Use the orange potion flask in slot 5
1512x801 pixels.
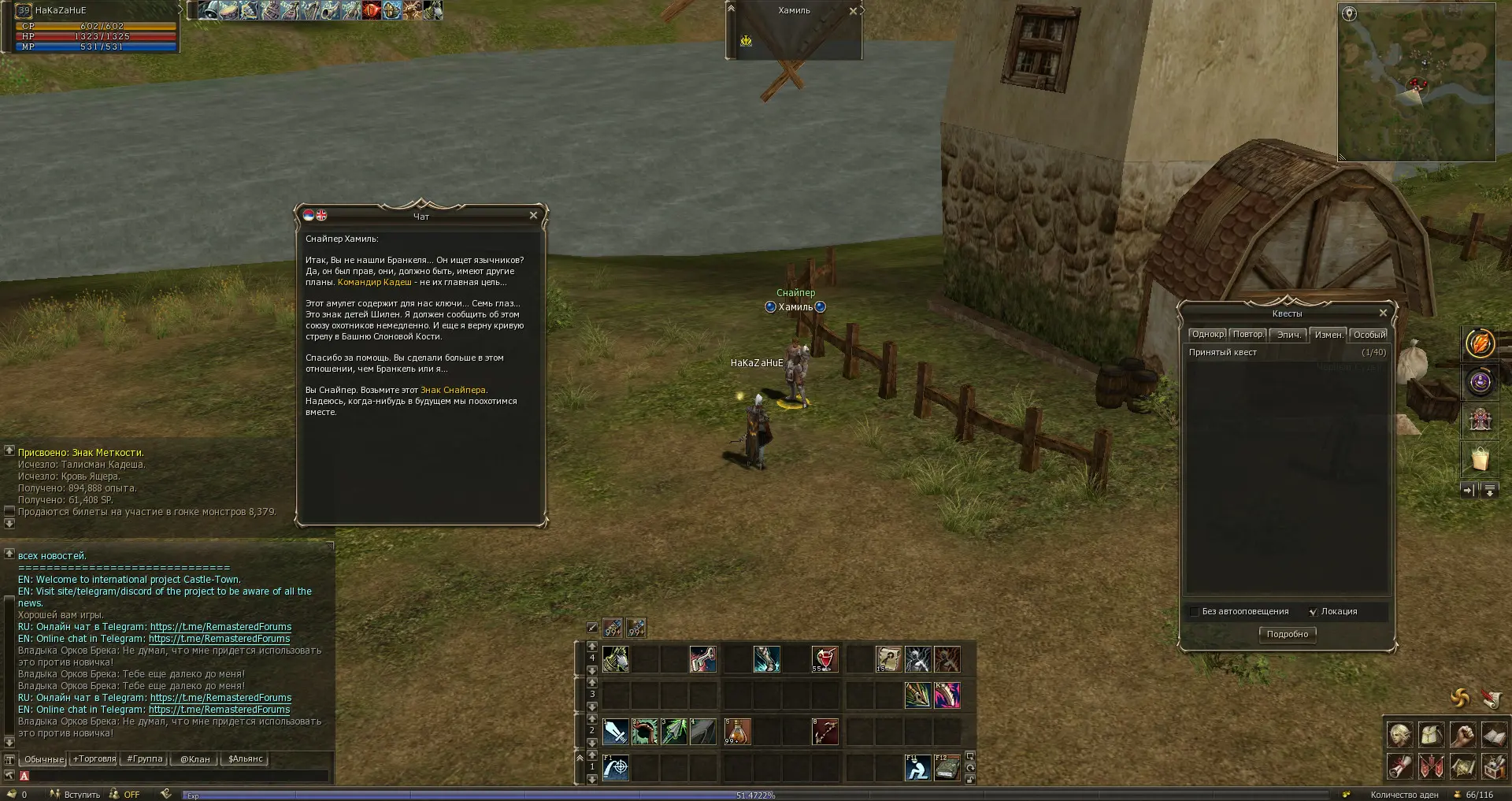737,732
